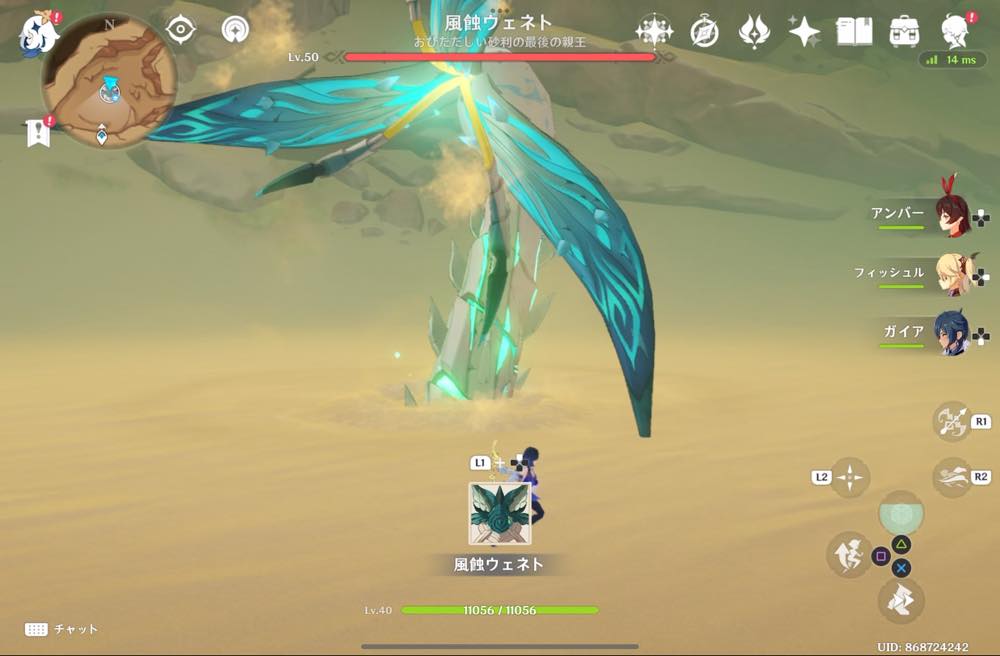
Task: Open the quest log bookmark icon
Action: [x=38, y=132]
